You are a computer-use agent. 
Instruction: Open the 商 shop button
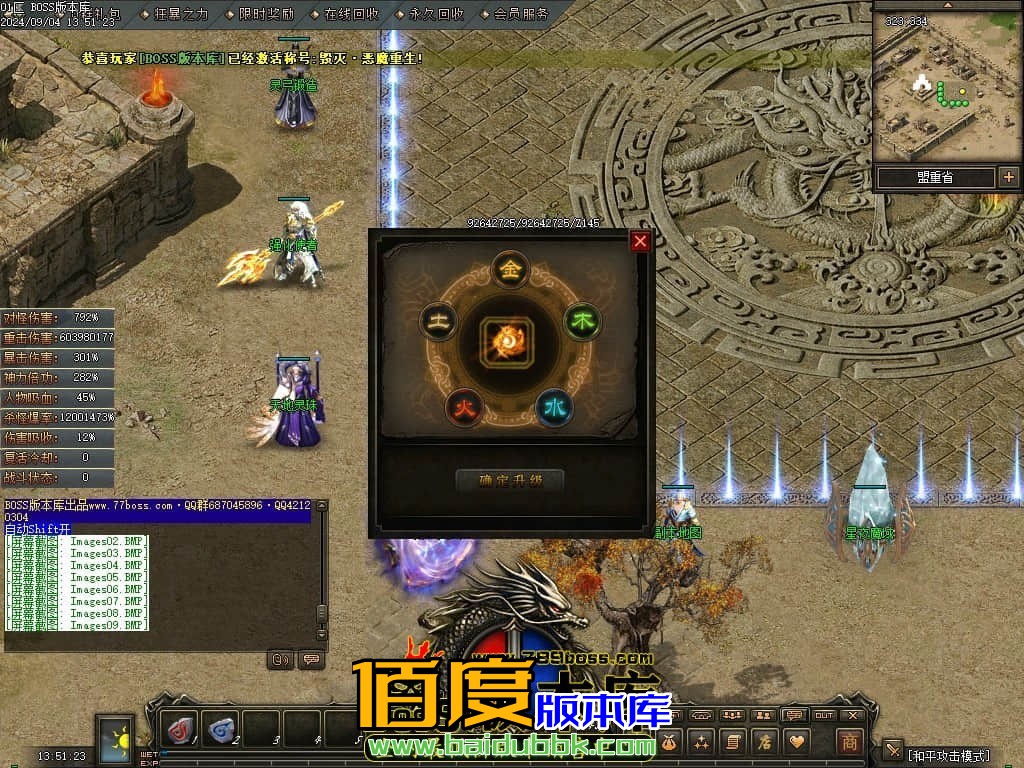coord(849,741)
